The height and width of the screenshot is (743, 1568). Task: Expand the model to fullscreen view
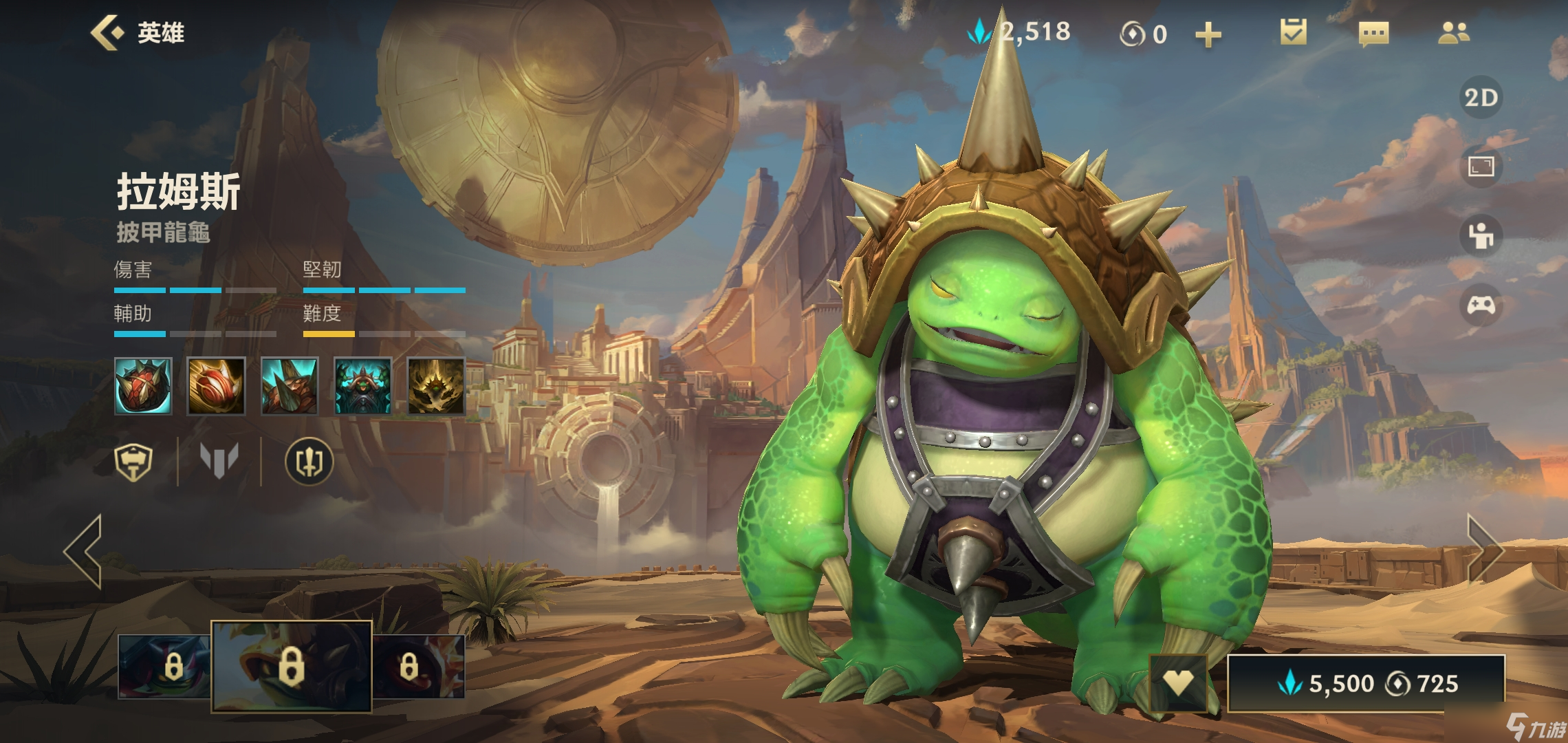(x=1481, y=166)
